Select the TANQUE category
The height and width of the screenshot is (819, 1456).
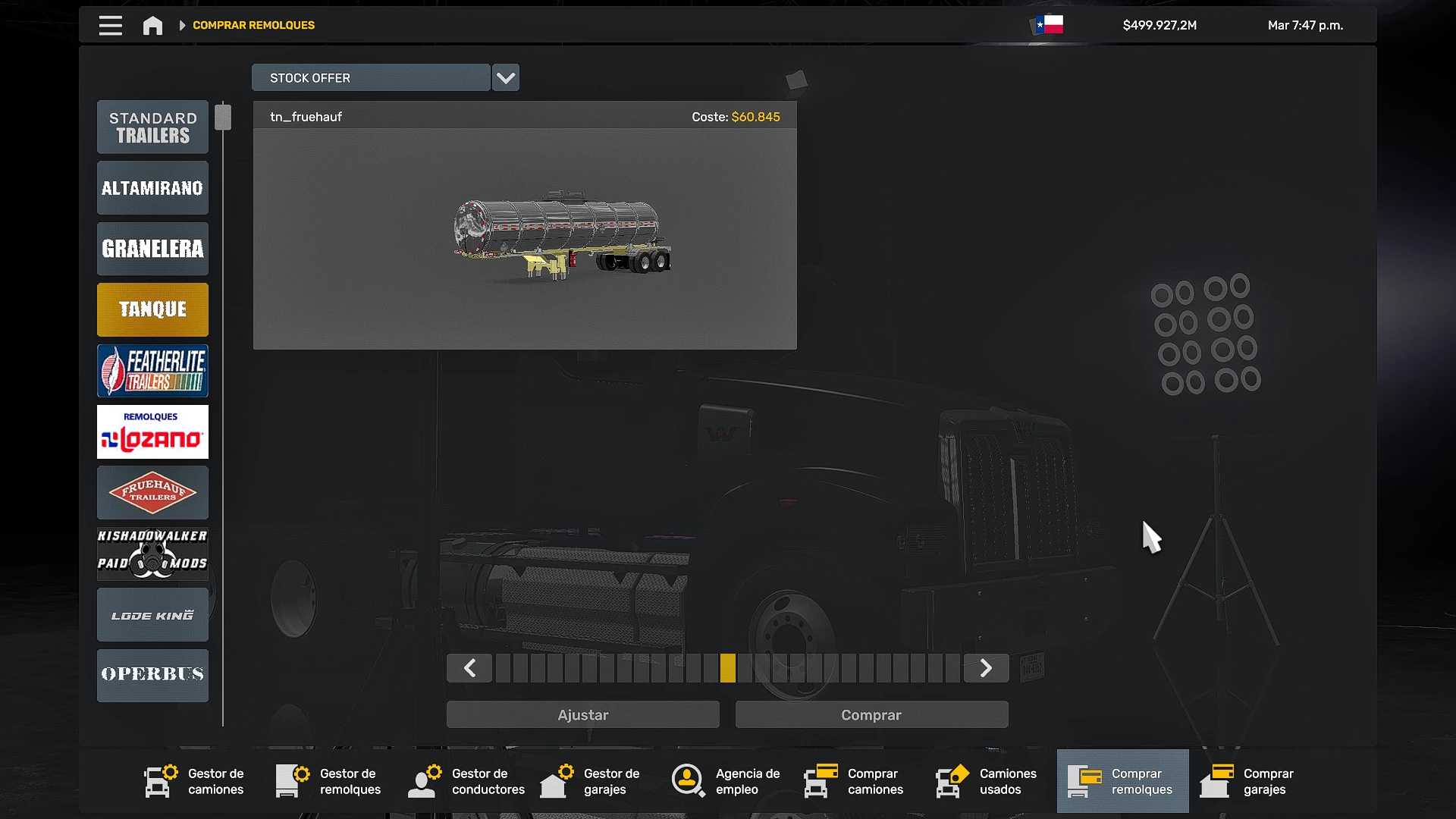tap(152, 309)
